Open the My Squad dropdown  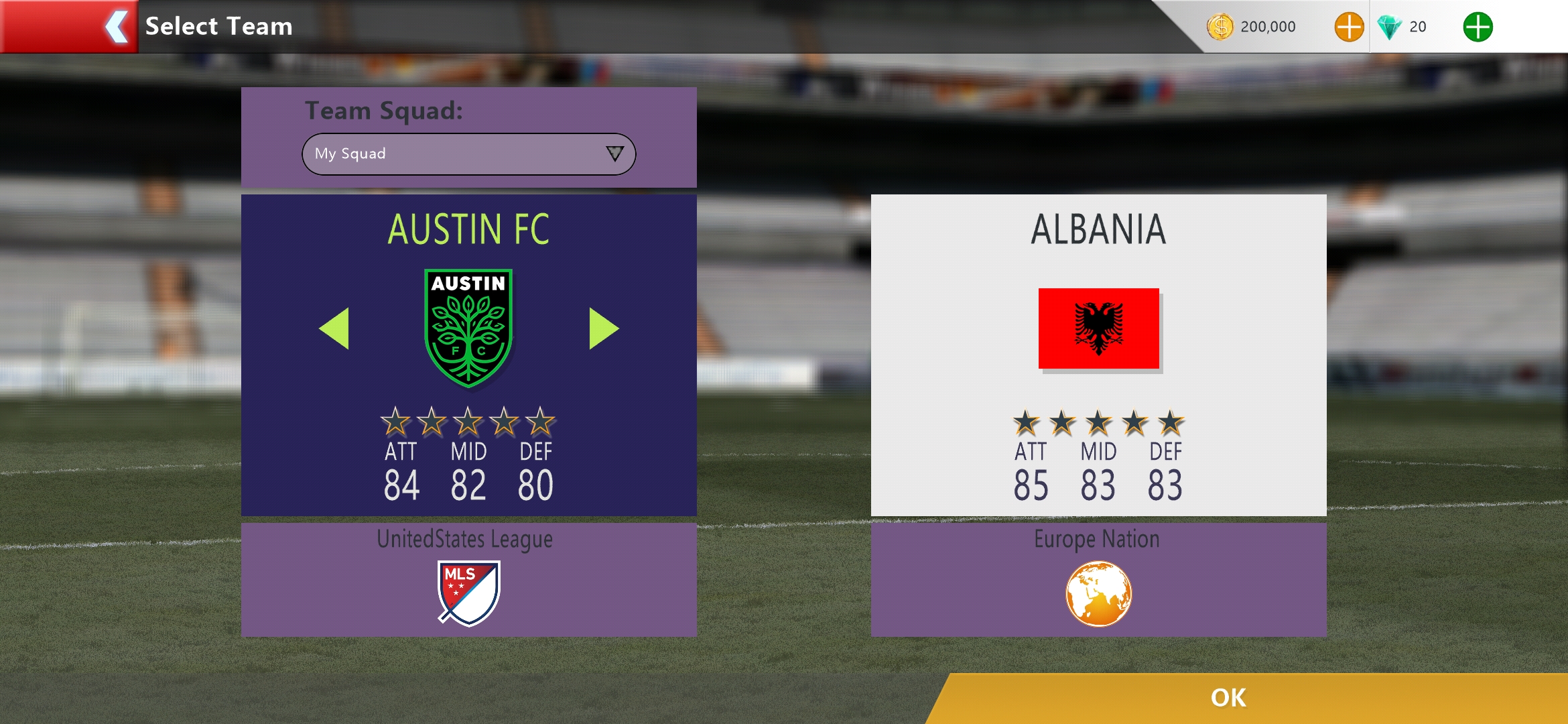(468, 154)
